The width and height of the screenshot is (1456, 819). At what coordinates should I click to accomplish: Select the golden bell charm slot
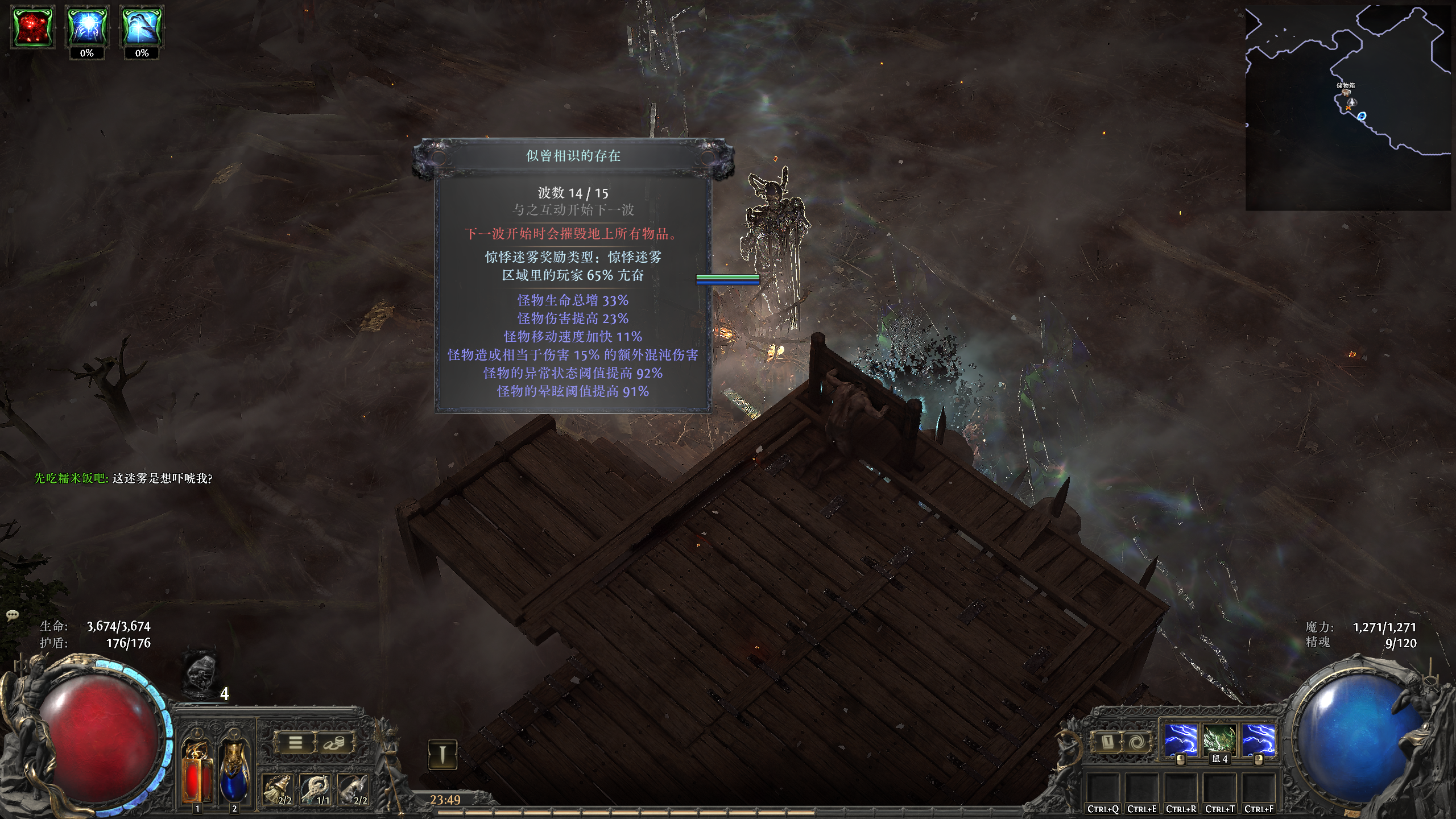click(x=278, y=790)
